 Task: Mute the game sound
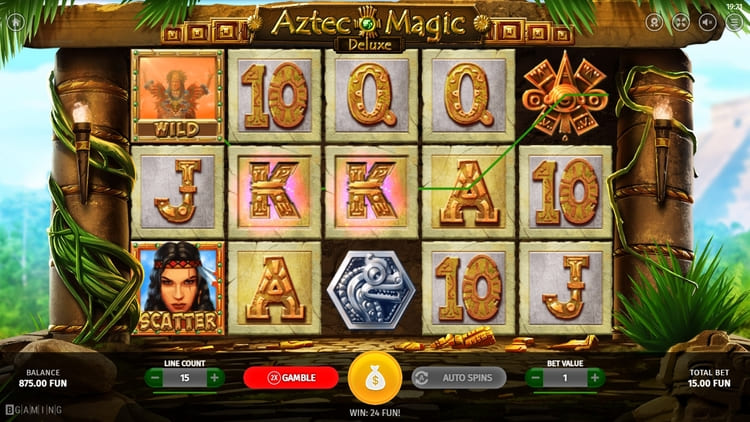(707, 21)
